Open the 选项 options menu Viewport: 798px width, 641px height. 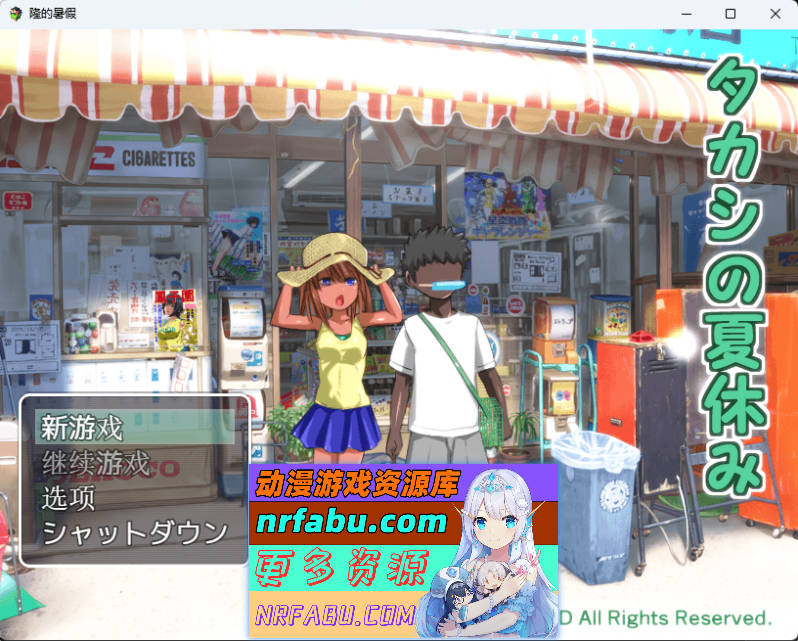tap(69, 497)
